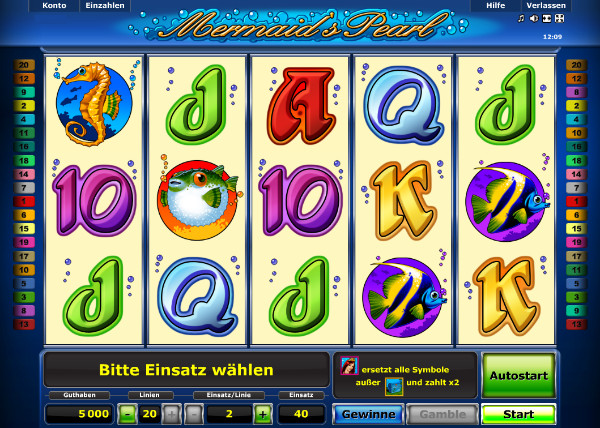Leave the game via Verlassen
Screen dimensions: 600x428
pos(545,6)
